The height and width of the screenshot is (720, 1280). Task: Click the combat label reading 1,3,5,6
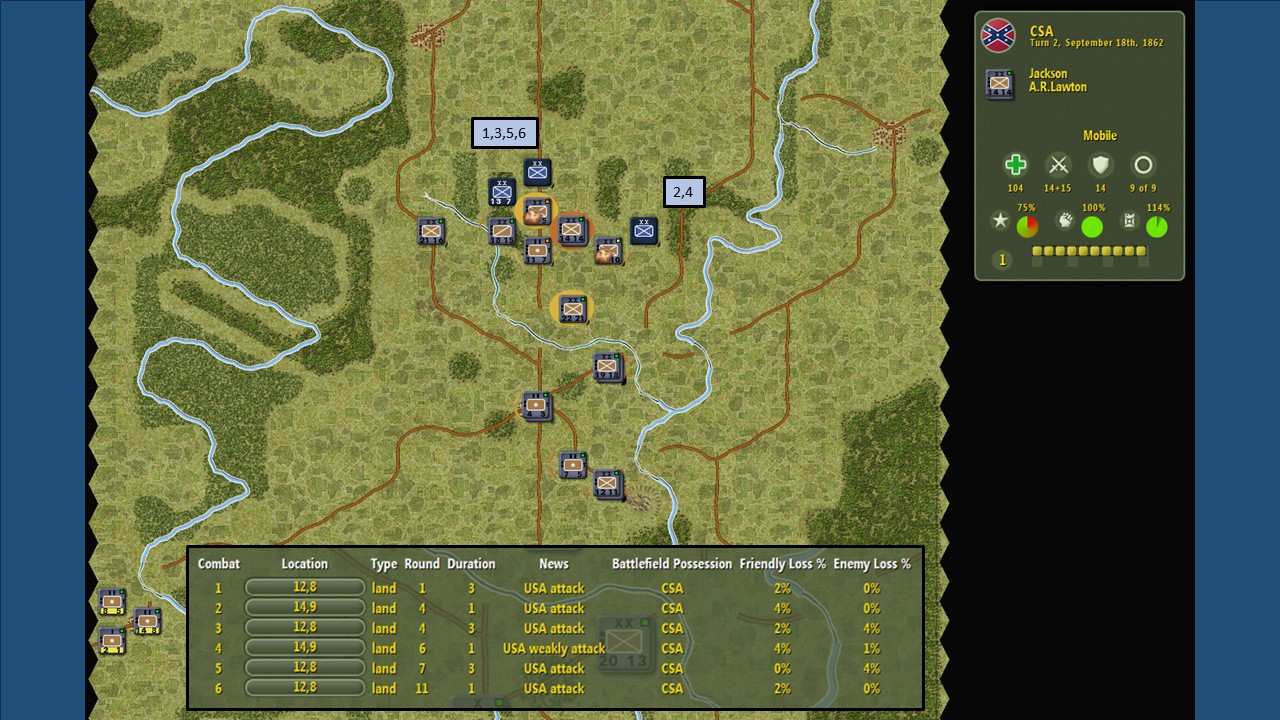click(504, 132)
